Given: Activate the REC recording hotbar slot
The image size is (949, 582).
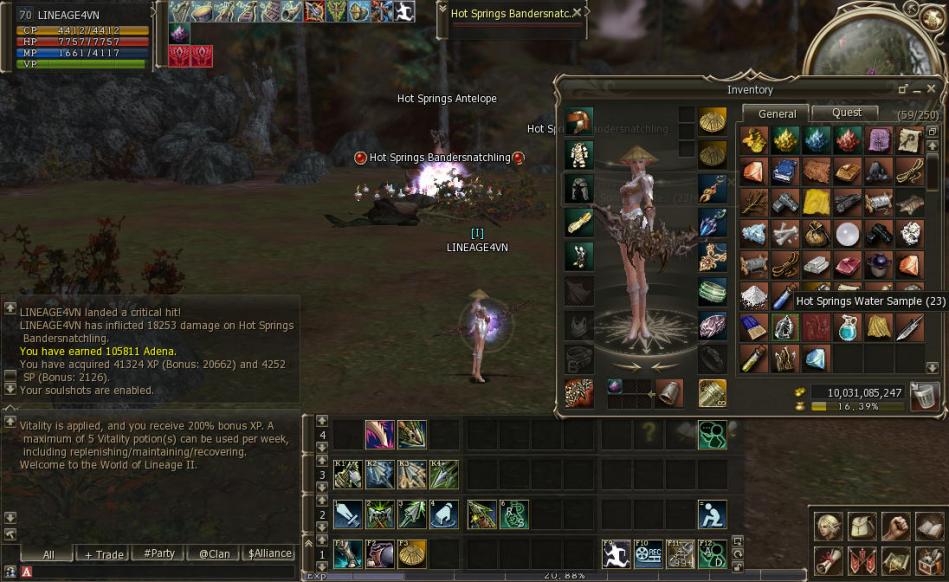Looking at the screenshot, I should pos(647,553).
